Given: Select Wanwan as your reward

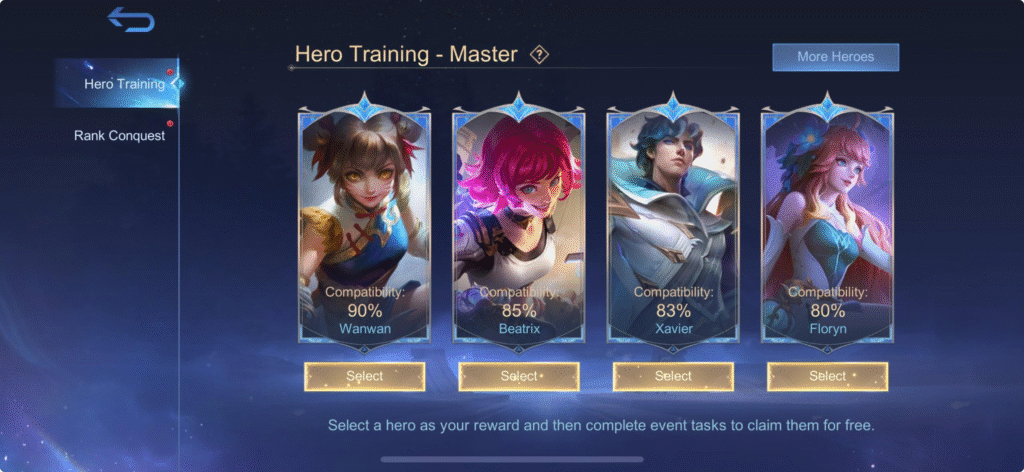Looking at the screenshot, I should coord(365,376).
